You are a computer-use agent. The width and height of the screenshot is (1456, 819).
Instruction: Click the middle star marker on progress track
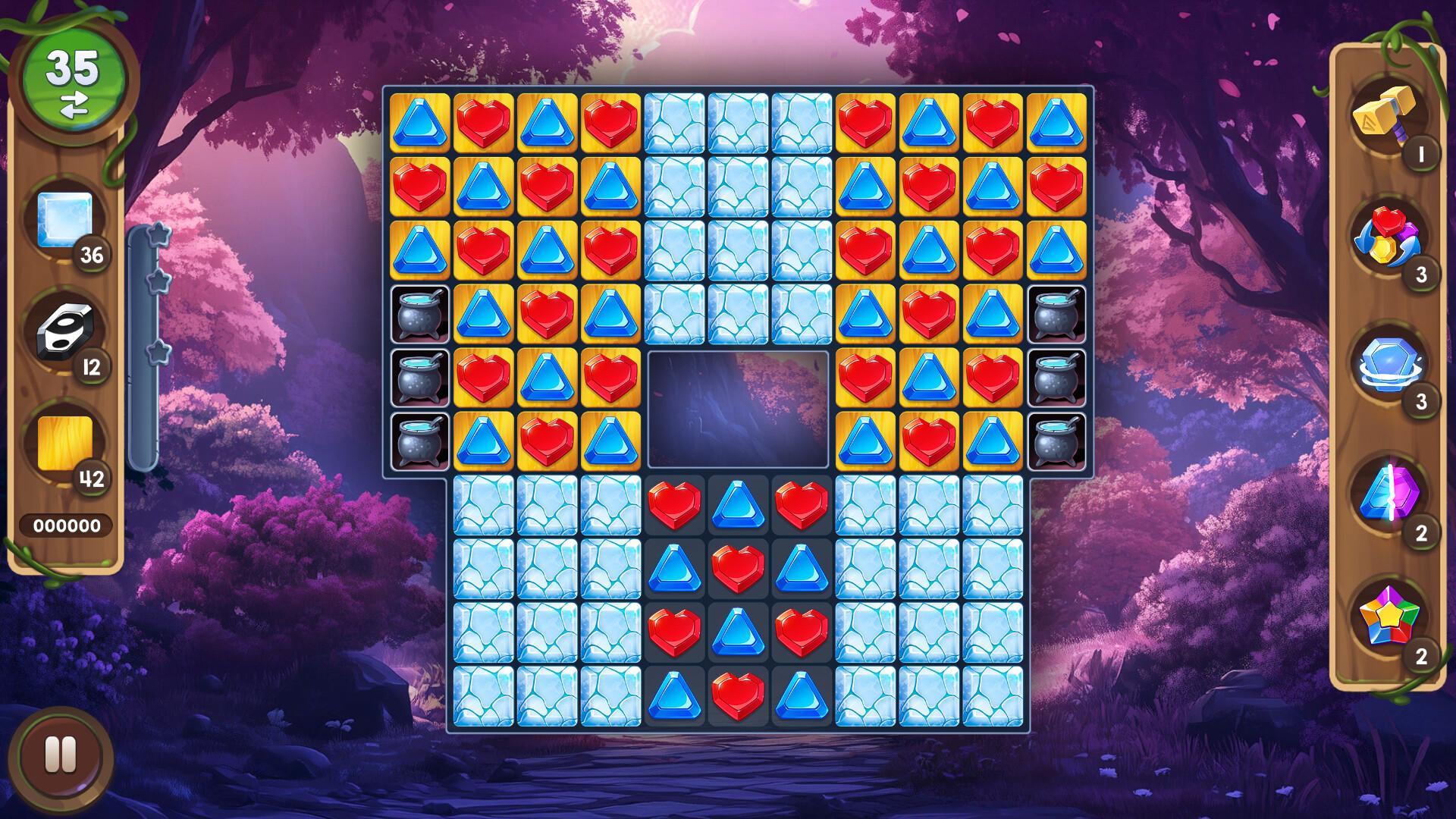(x=158, y=282)
